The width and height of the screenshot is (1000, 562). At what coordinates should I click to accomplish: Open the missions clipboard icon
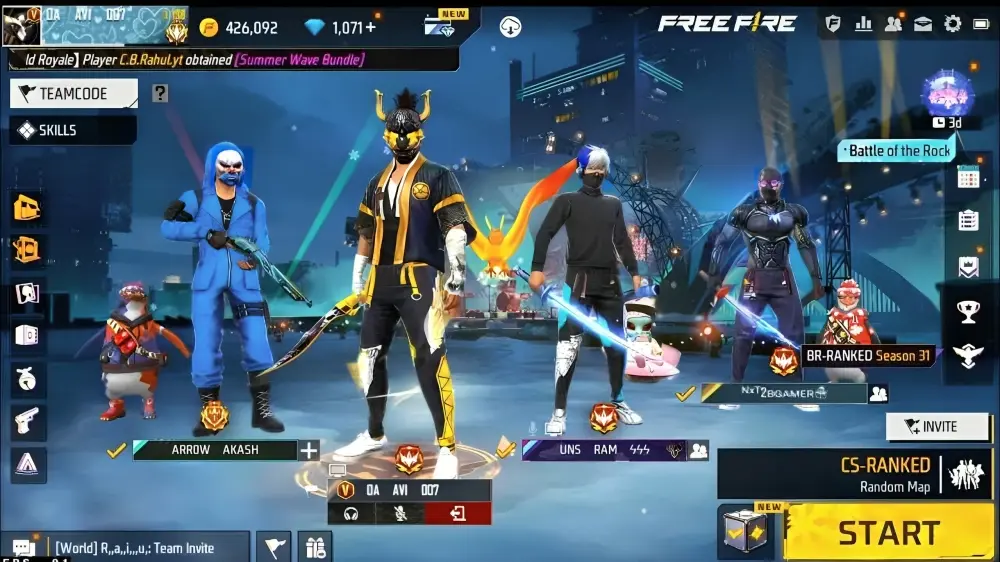[968, 221]
